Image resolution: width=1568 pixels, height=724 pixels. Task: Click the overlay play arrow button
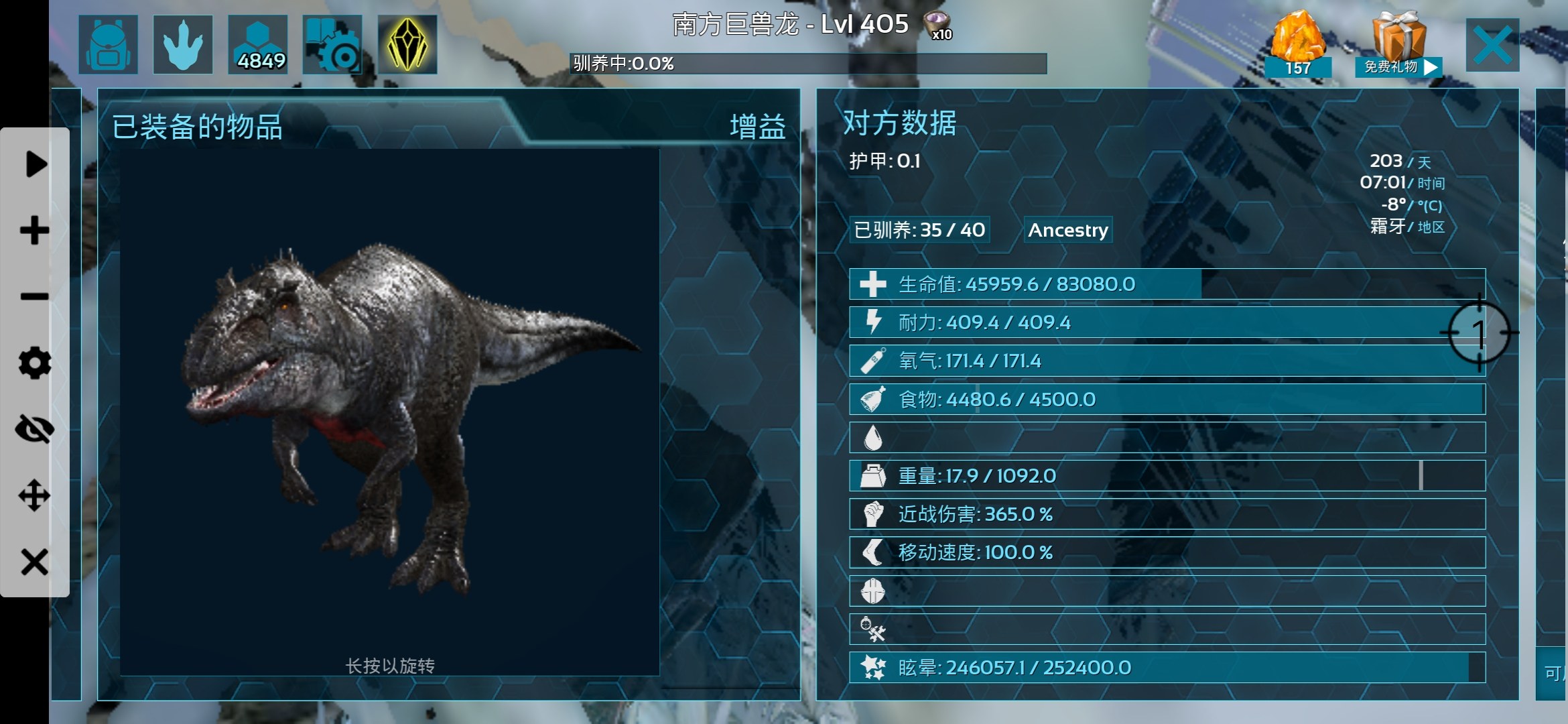click(x=35, y=164)
